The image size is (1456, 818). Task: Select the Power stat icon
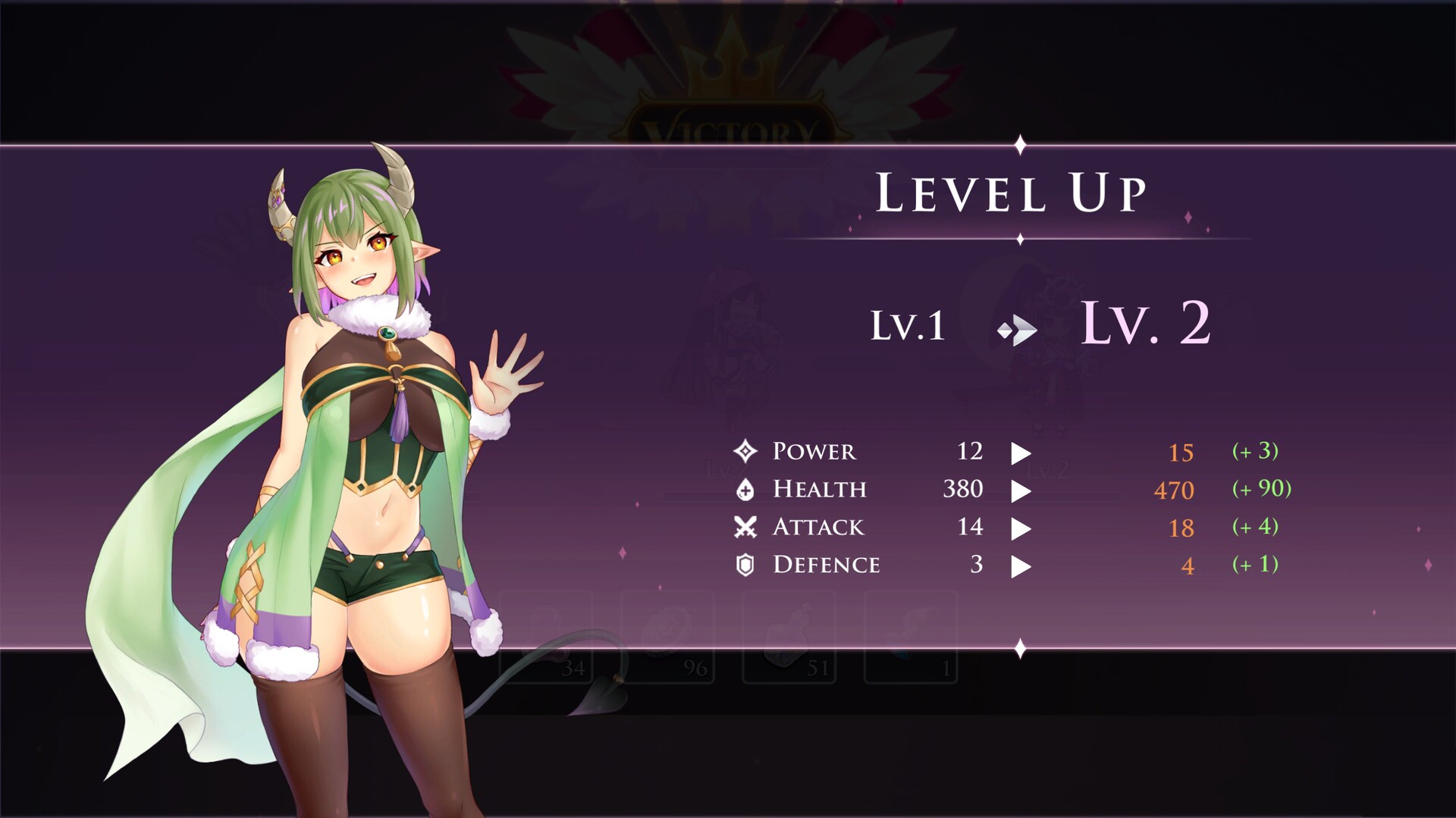point(747,451)
